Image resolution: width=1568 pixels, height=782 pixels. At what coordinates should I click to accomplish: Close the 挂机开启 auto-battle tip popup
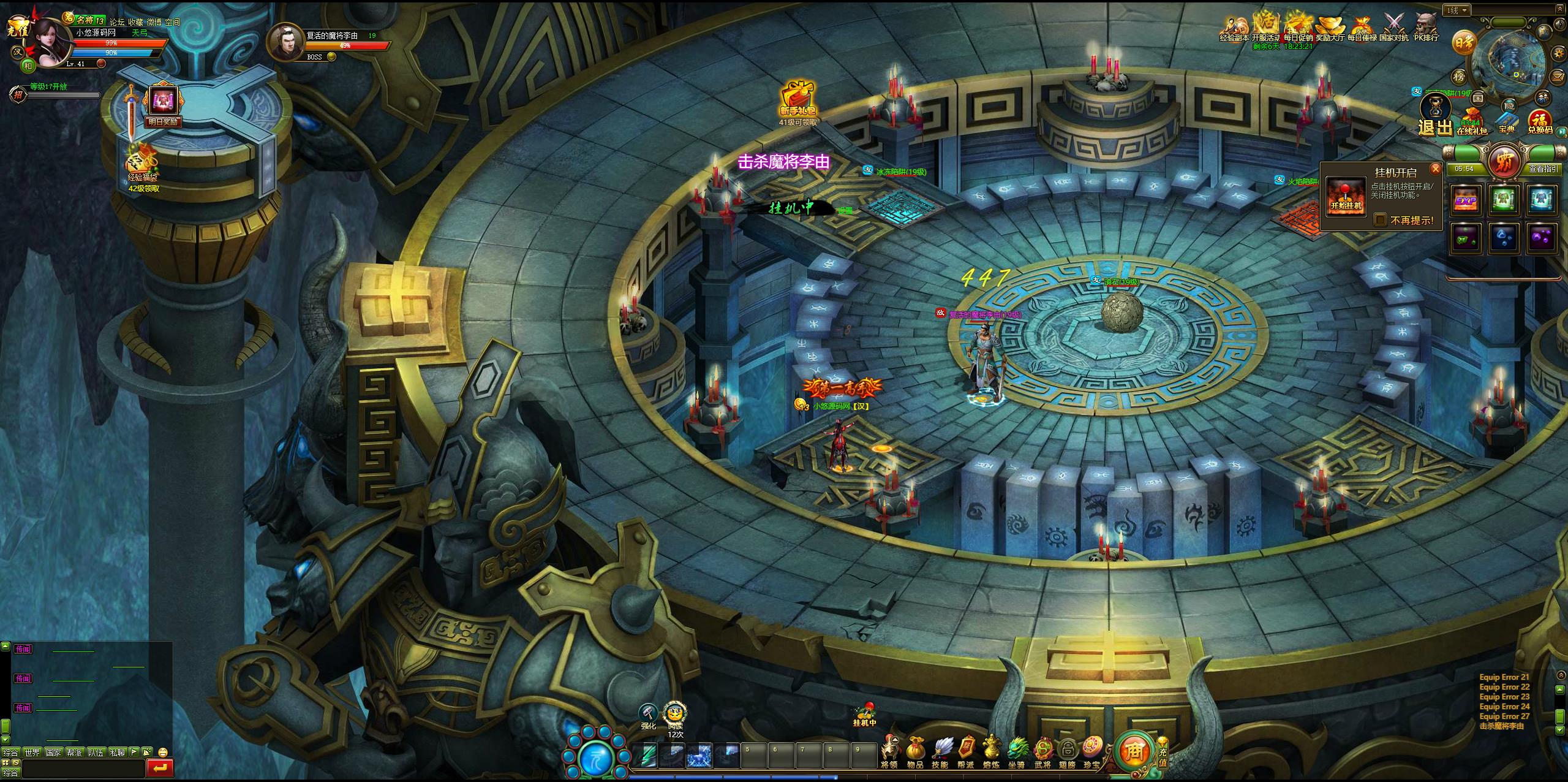(1434, 169)
